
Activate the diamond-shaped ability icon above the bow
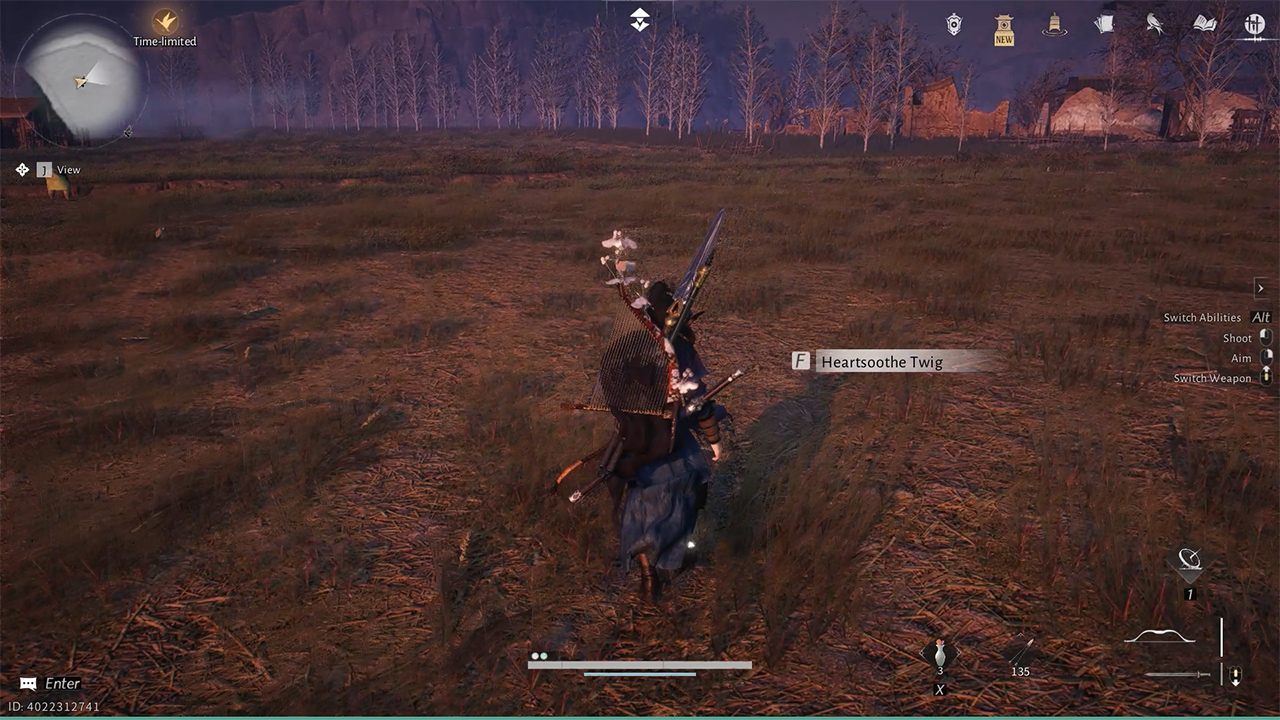tap(1189, 562)
